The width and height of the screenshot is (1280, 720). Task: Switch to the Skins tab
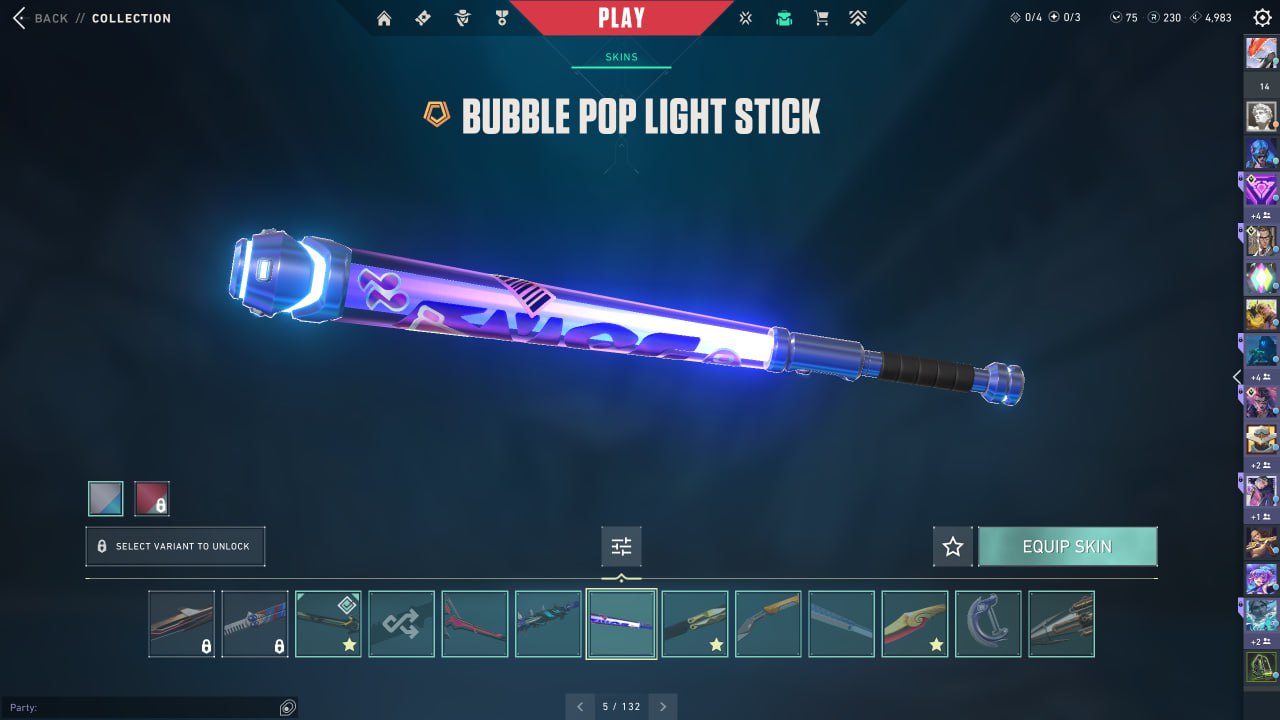click(x=621, y=57)
